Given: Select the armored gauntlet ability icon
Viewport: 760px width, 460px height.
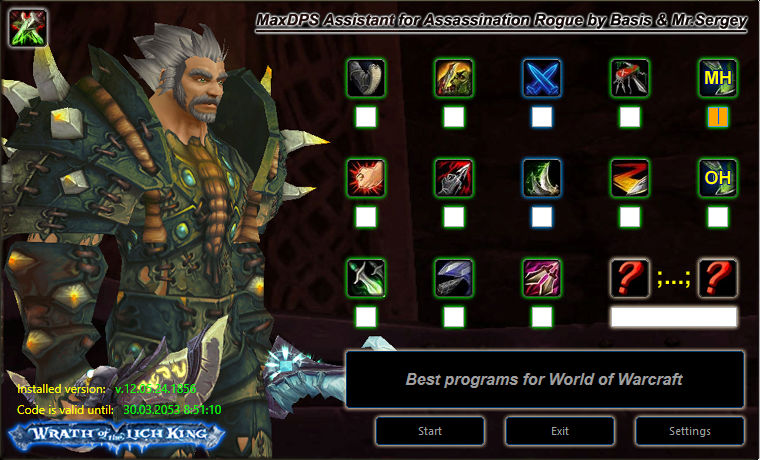Looking at the screenshot, I should (x=366, y=78).
